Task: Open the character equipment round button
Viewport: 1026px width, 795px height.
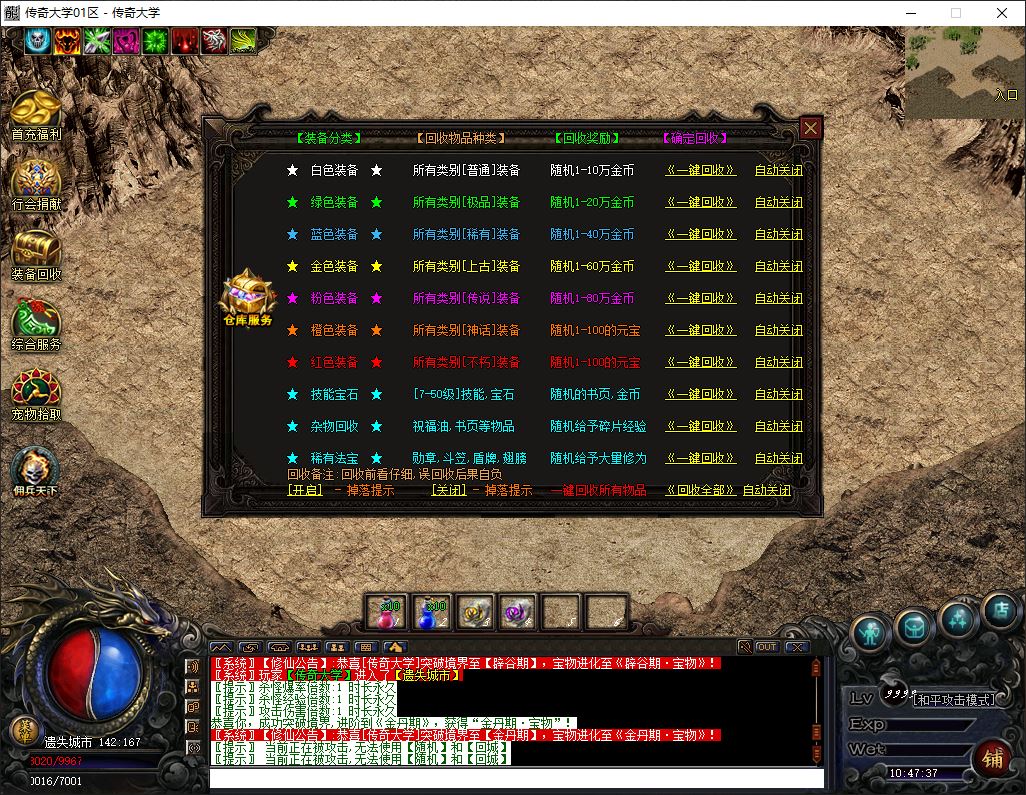Action: (x=871, y=632)
